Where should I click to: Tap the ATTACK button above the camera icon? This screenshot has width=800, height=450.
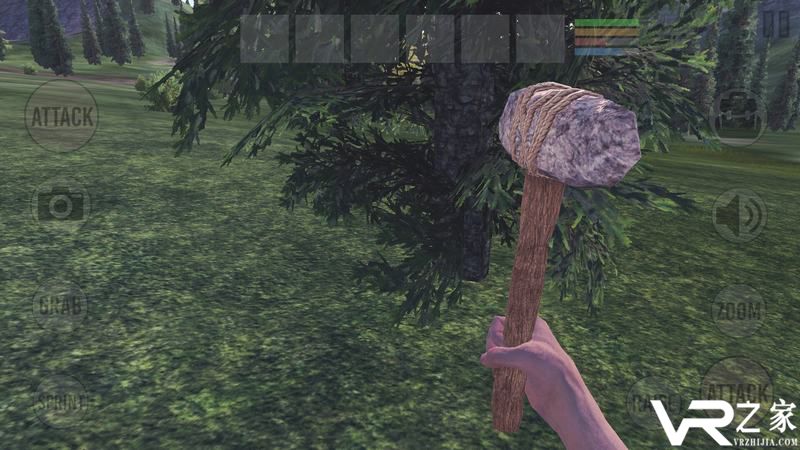pyautogui.click(x=61, y=116)
